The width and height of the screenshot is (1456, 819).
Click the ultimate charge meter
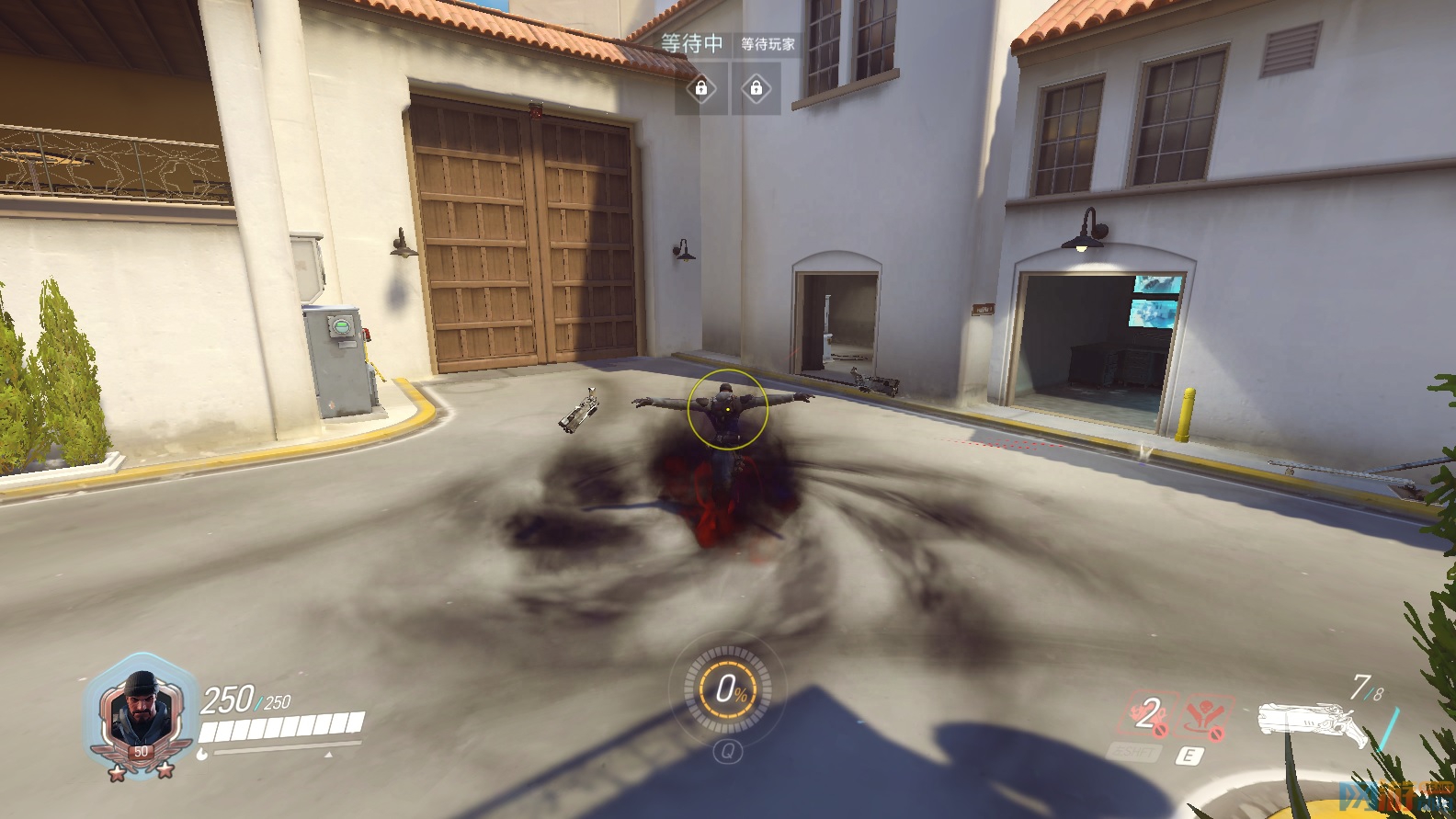coord(728,689)
